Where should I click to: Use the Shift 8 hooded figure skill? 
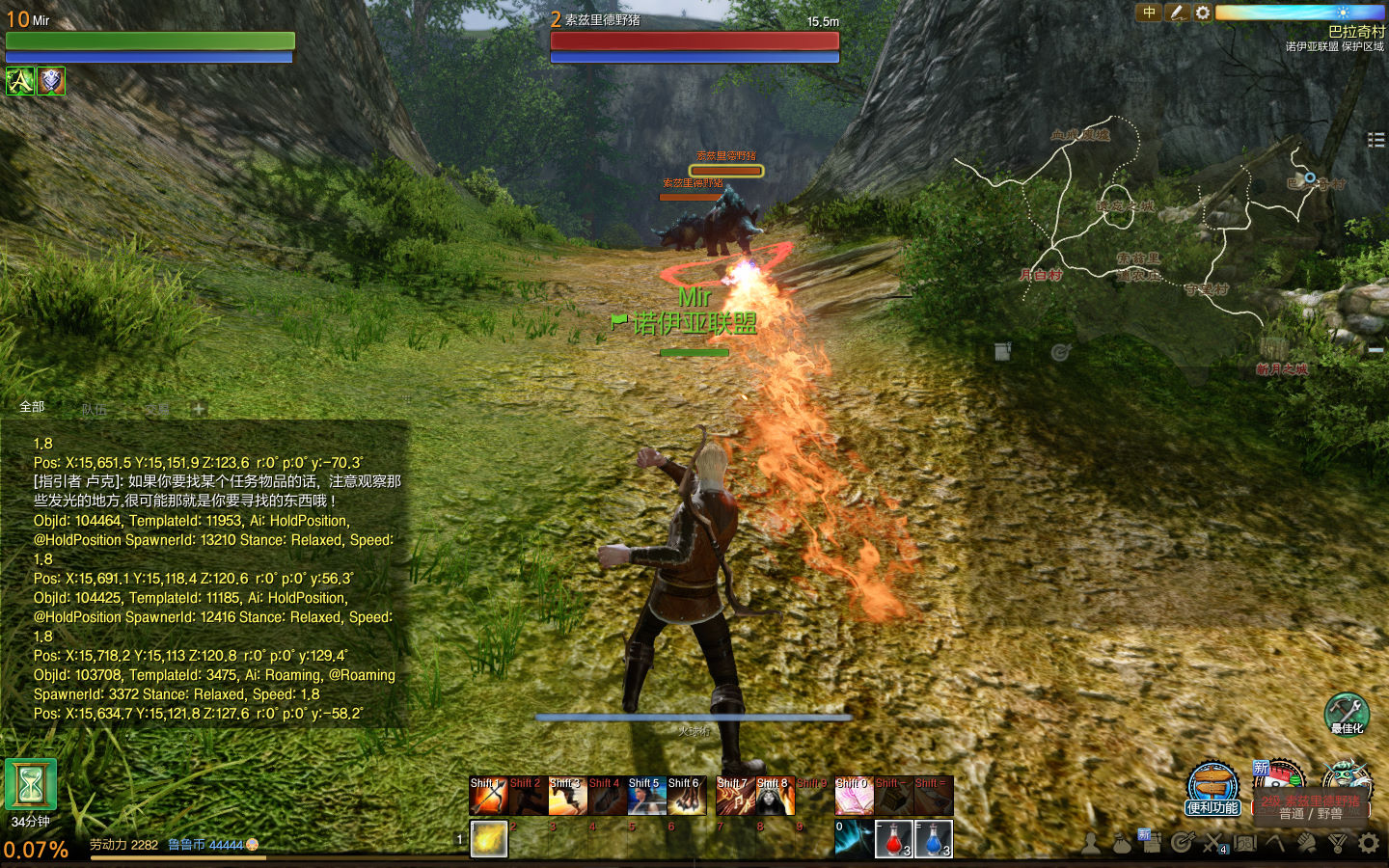pos(776,797)
